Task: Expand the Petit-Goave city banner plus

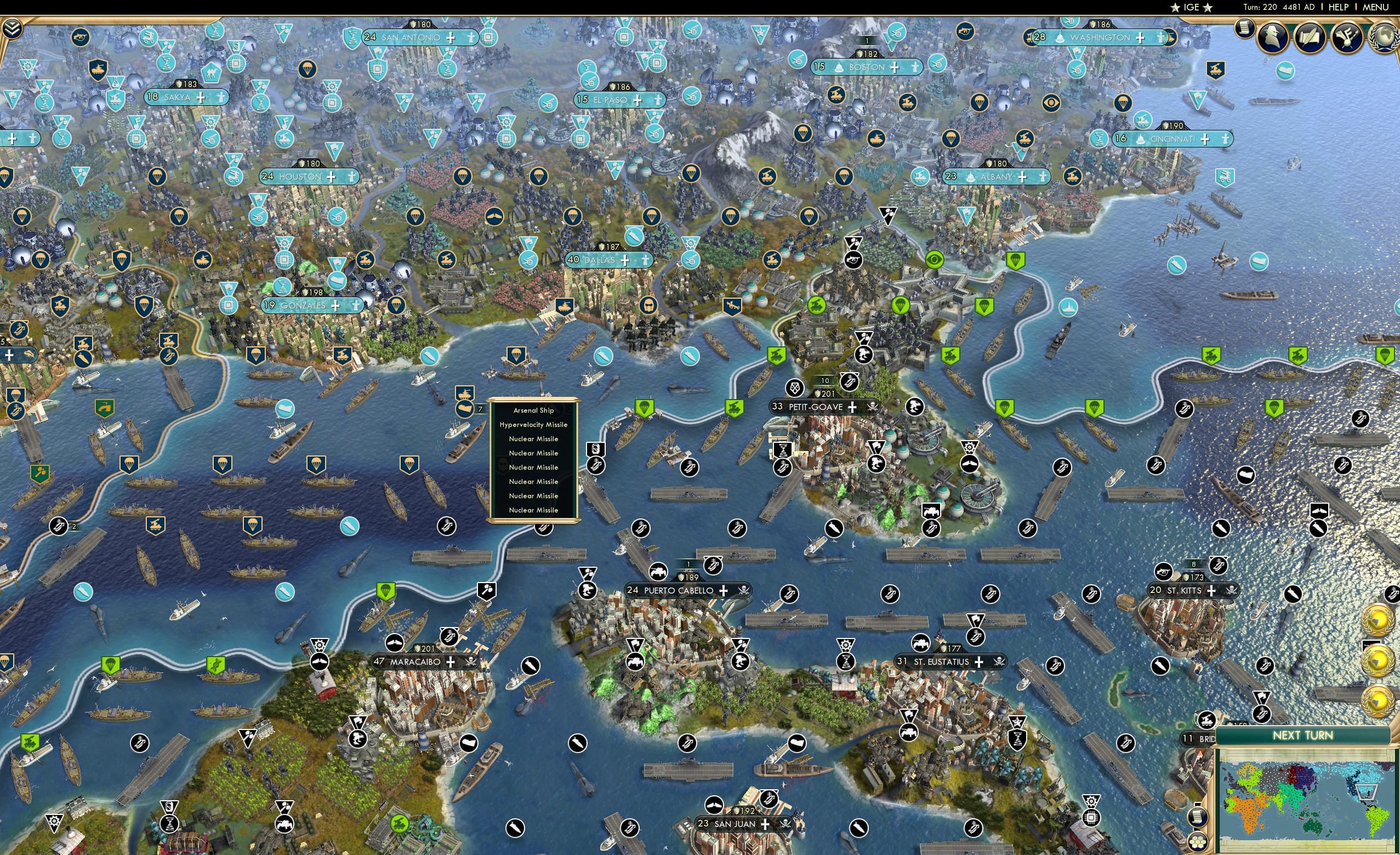Action: 852,407
